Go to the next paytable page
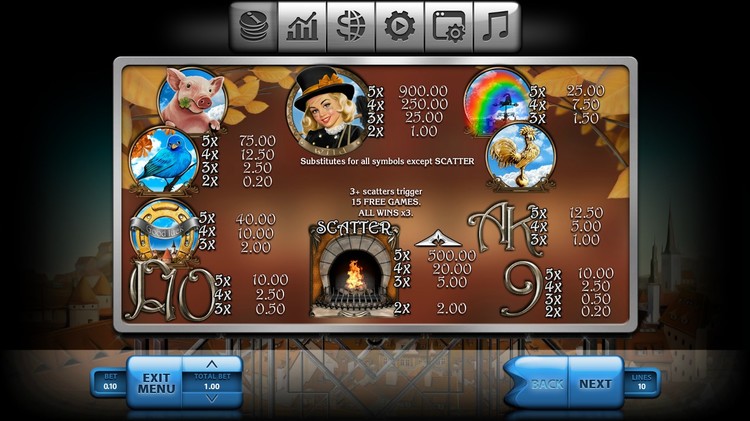 tap(595, 383)
